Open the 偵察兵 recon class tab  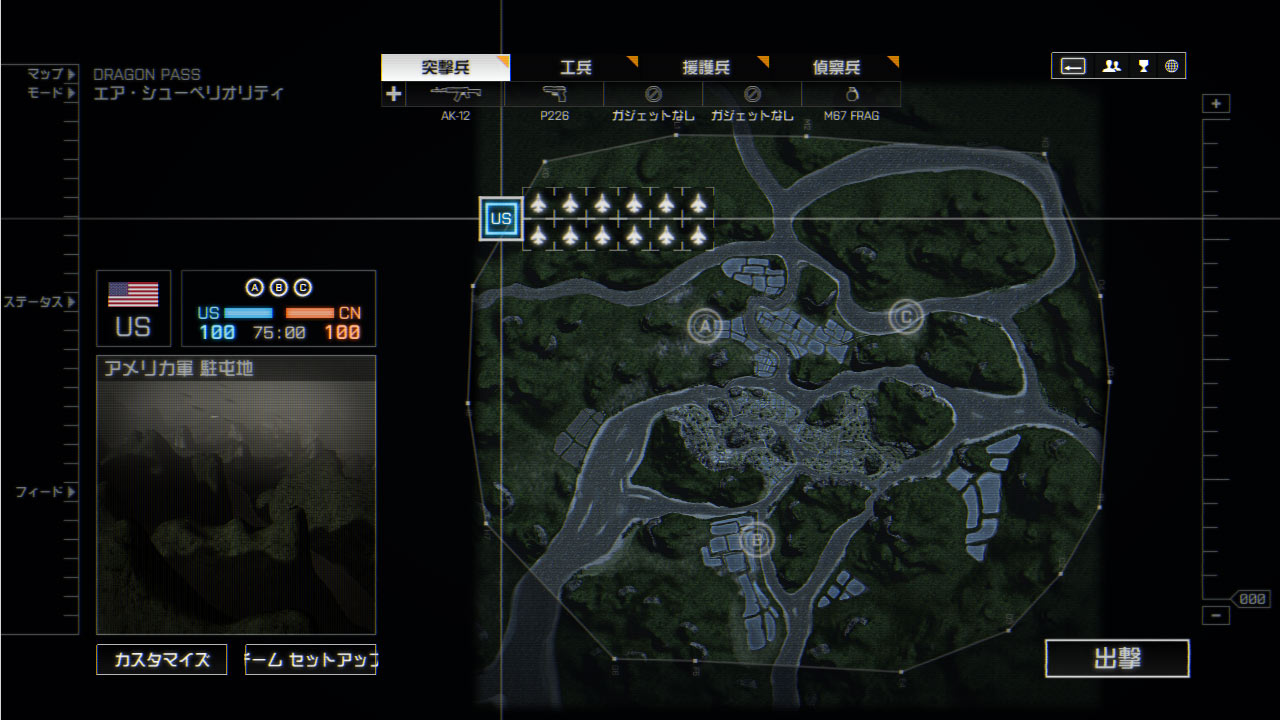point(836,68)
